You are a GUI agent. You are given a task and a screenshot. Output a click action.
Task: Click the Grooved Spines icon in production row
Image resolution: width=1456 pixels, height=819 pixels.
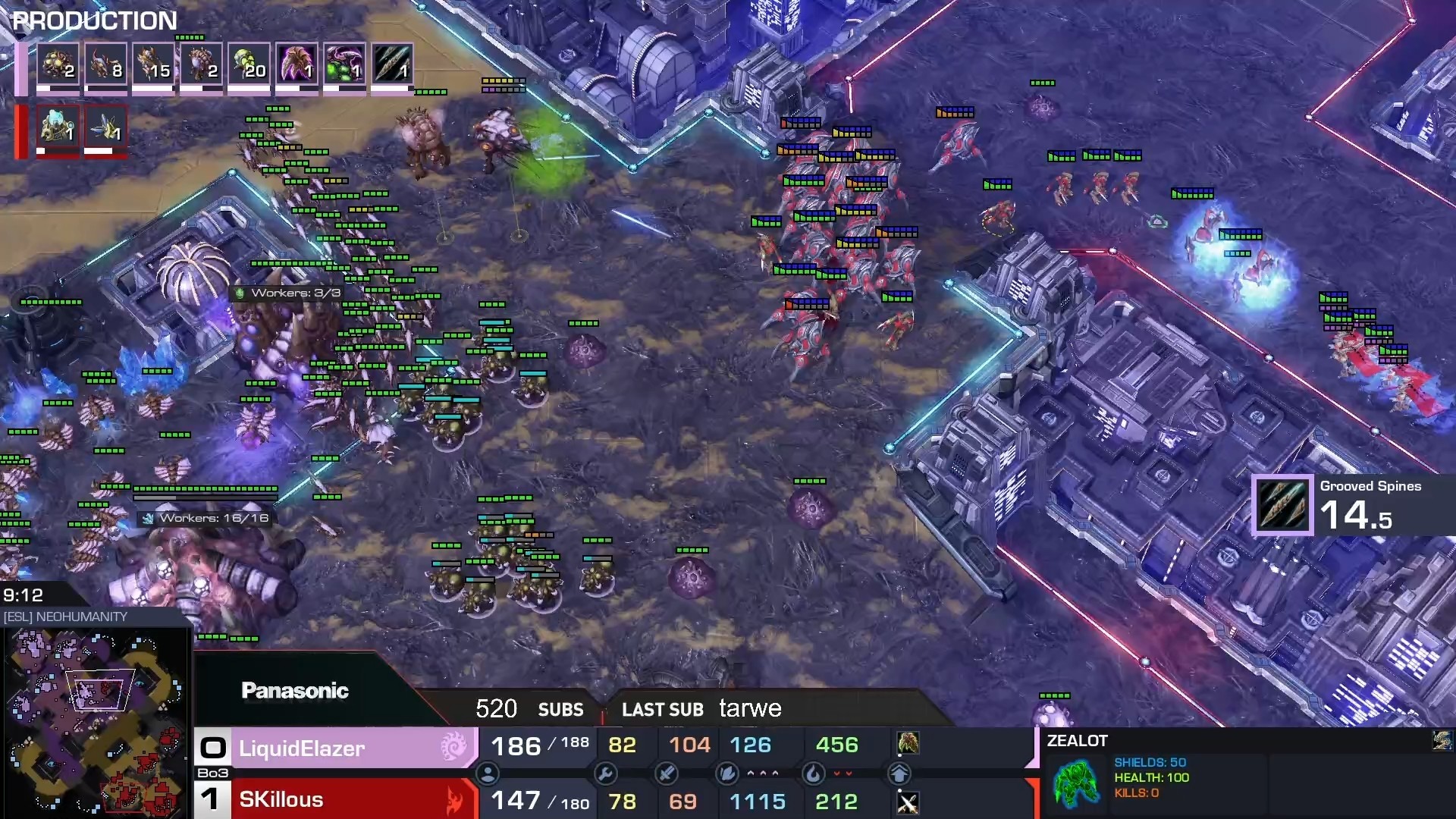pyautogui.click(x=392, y=64)
